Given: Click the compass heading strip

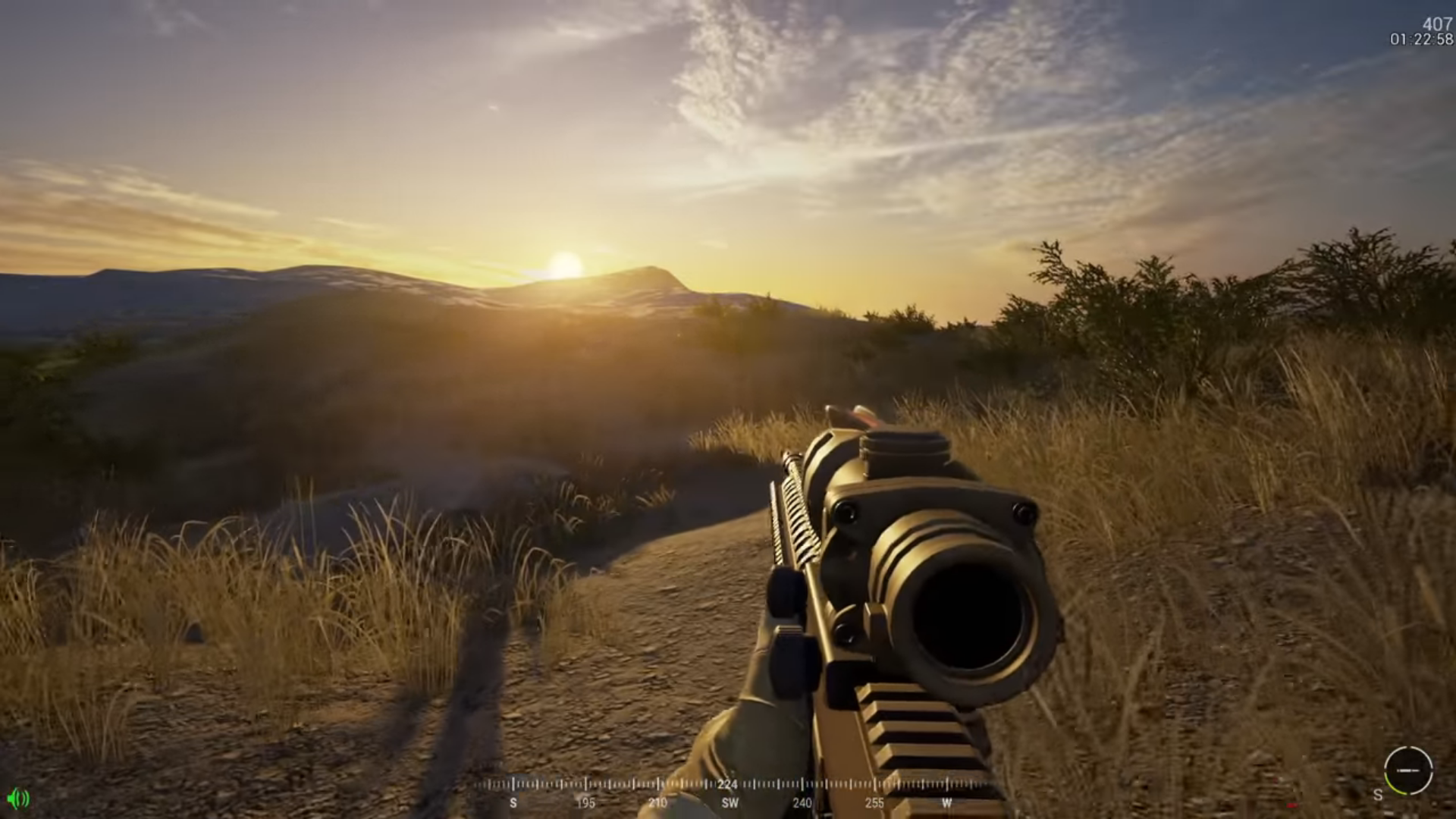Looking at the screenshot, I should coord(728,792).
